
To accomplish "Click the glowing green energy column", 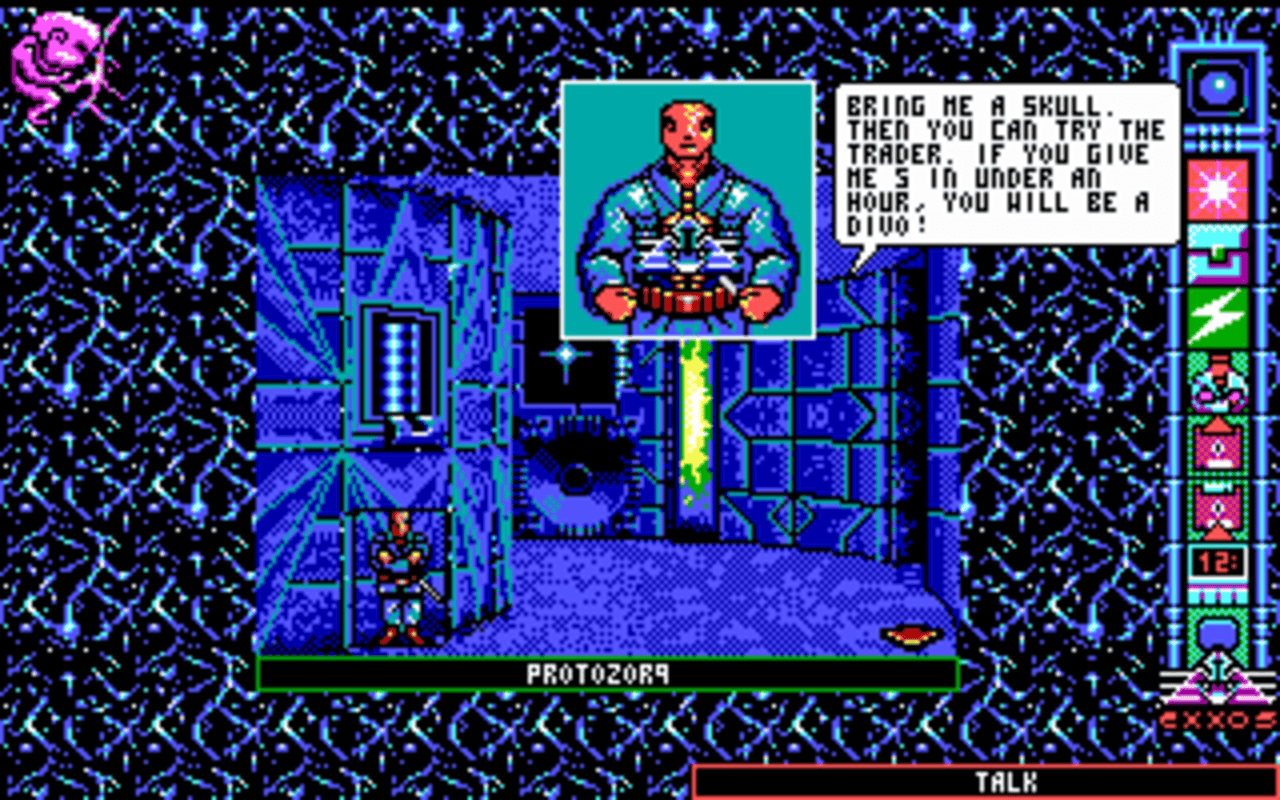I will [x=696, y=420].
